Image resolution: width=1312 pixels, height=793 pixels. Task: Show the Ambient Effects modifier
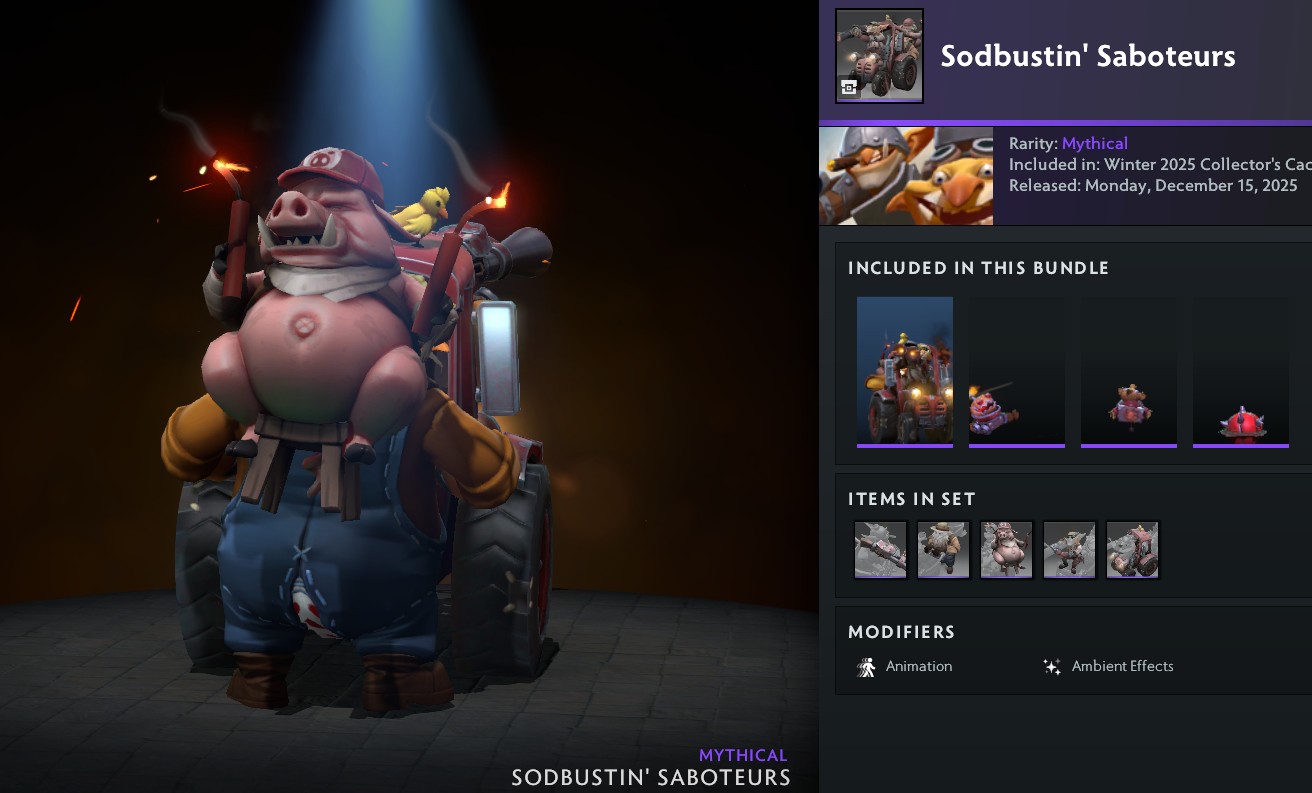click(1108, 667)
